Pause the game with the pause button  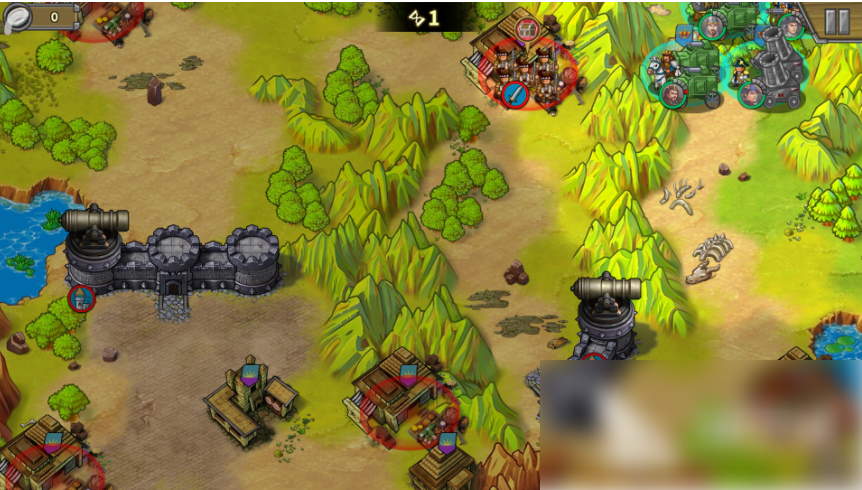tap(835, 19)
